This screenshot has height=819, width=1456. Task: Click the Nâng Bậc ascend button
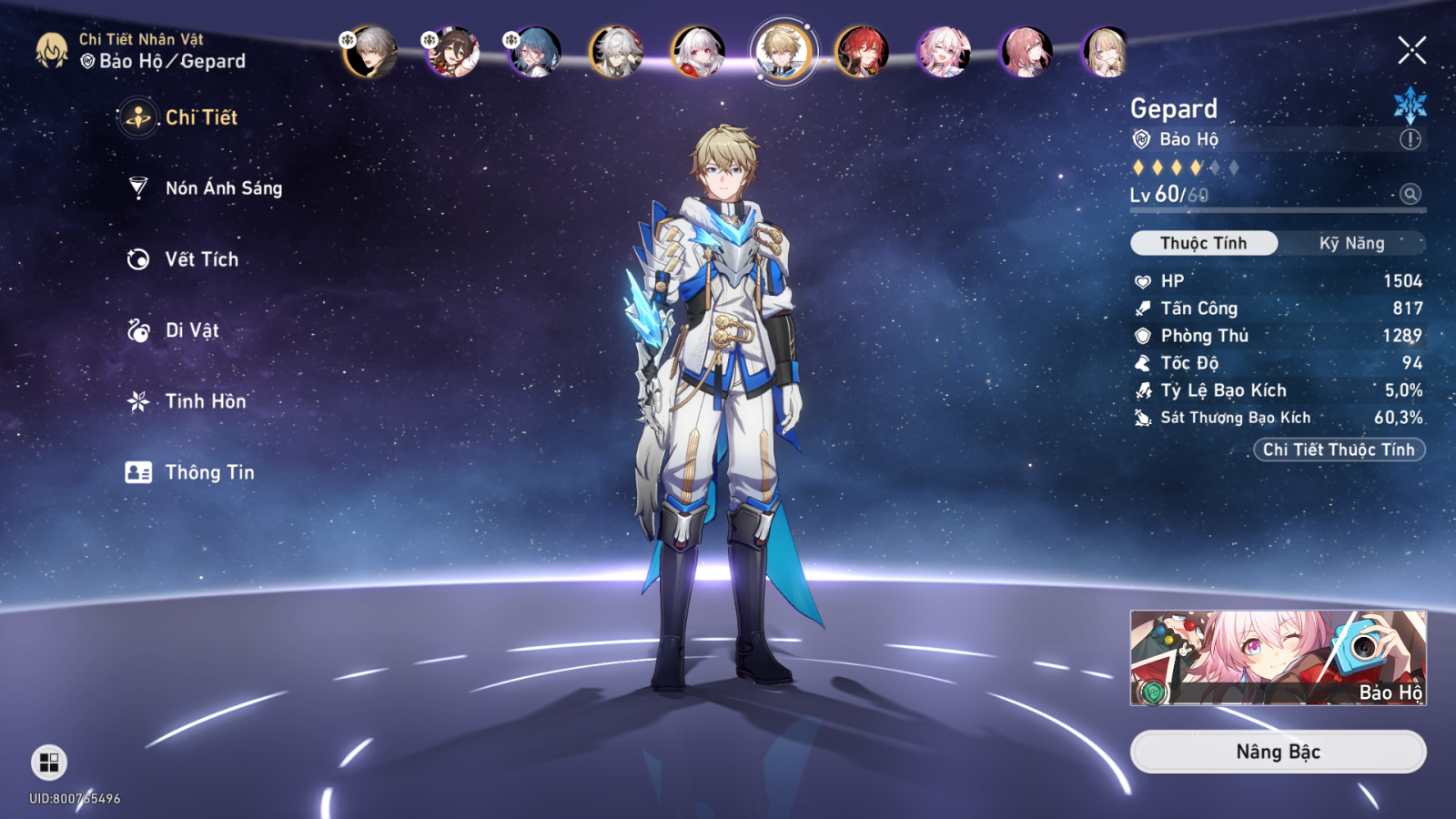(x=1278, y=752)
